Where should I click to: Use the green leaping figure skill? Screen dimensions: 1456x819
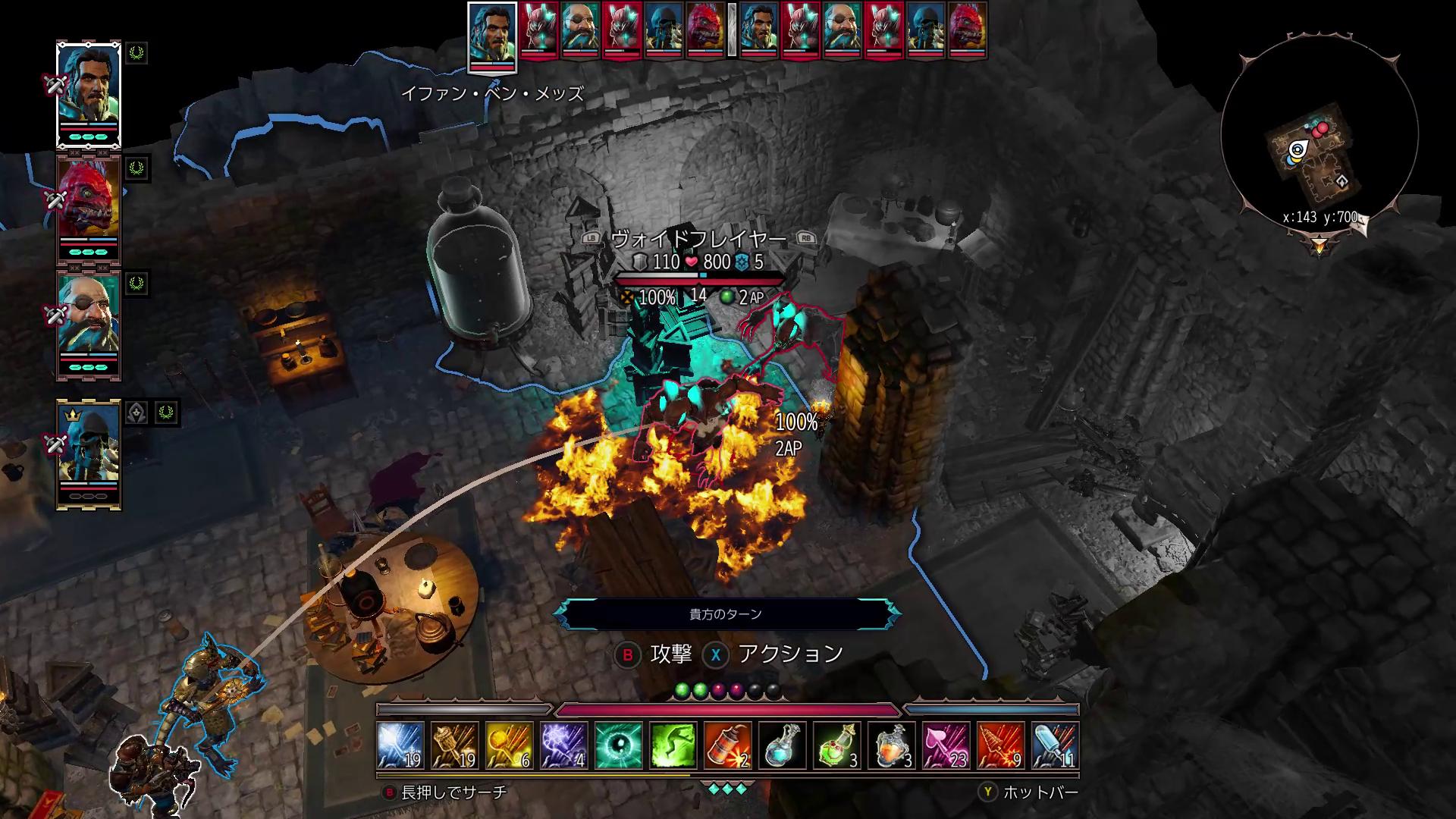[x=673, y=745]
